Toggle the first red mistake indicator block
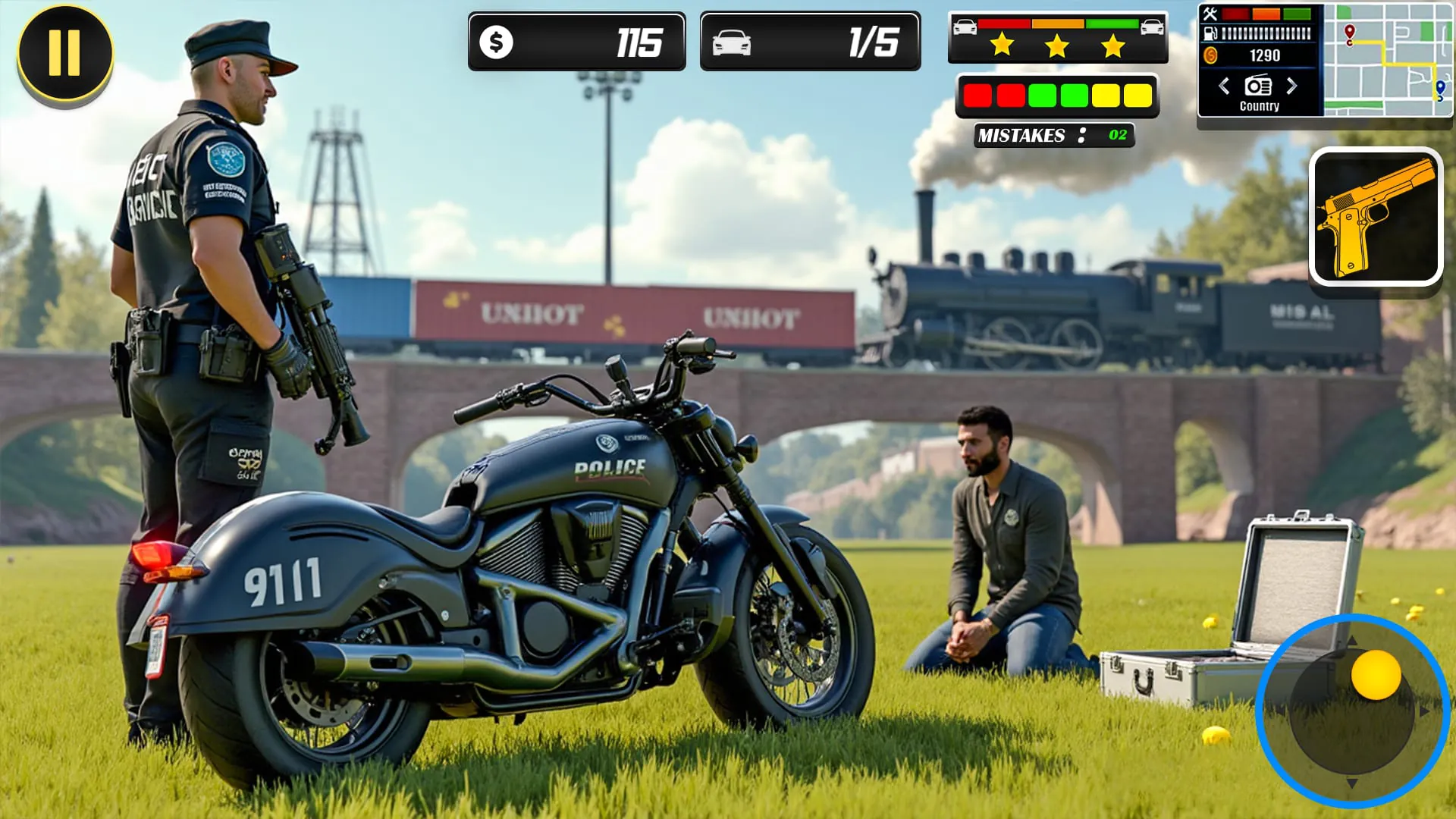The height and width of the screenshot is (819, 1456). [977, 94]
